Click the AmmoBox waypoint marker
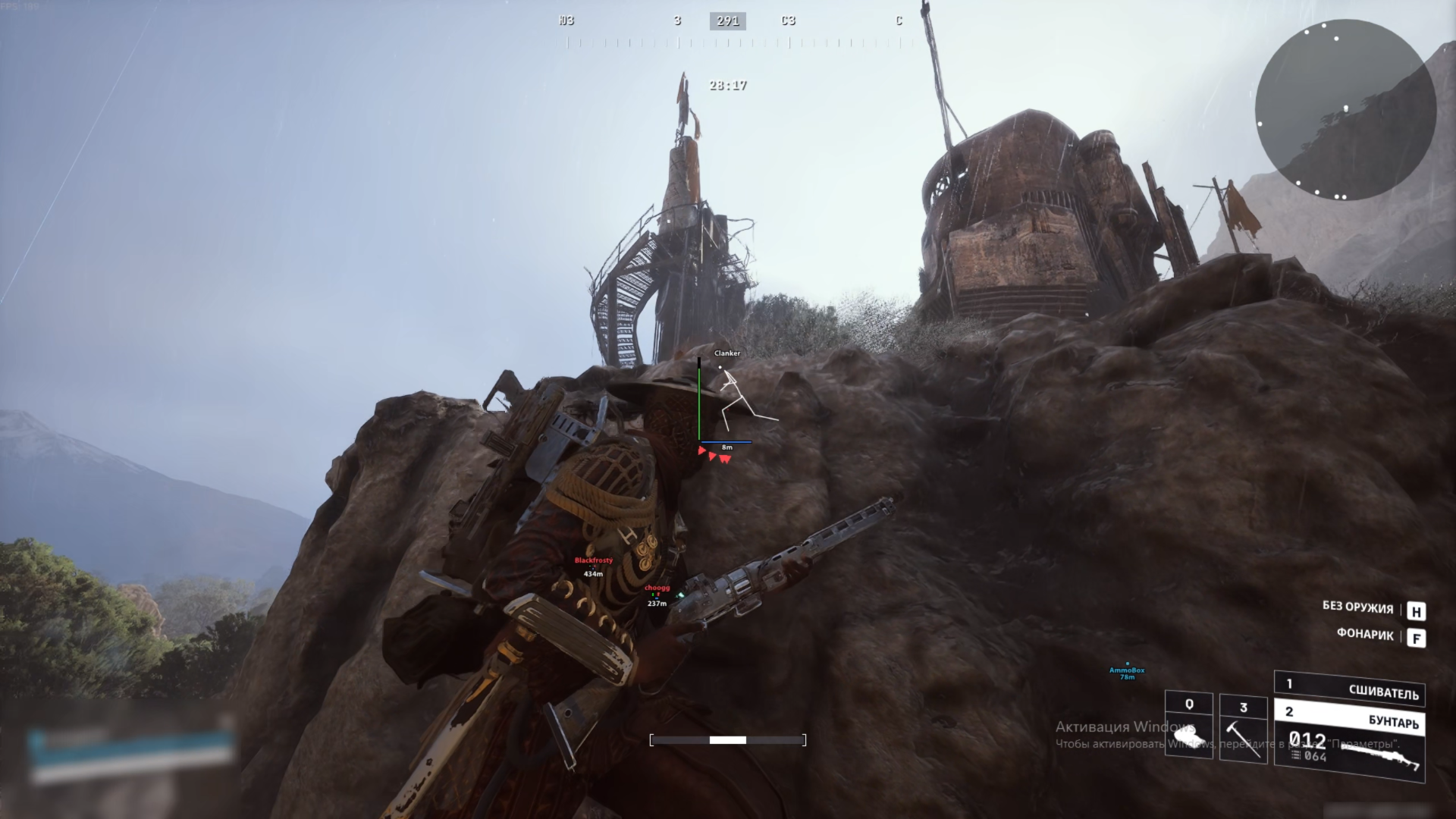 pos(1127,670)
